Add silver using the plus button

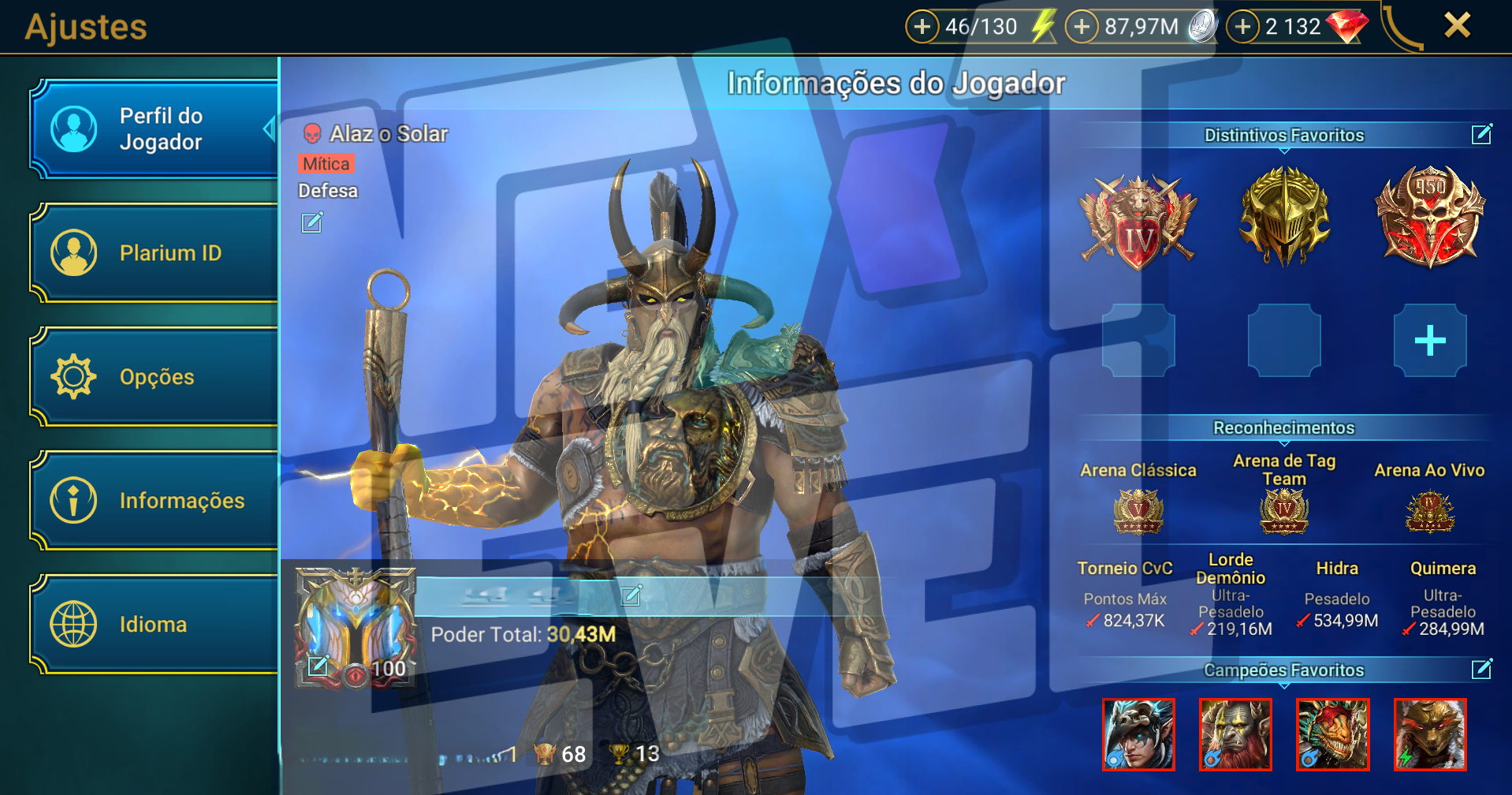(1082, 27)
